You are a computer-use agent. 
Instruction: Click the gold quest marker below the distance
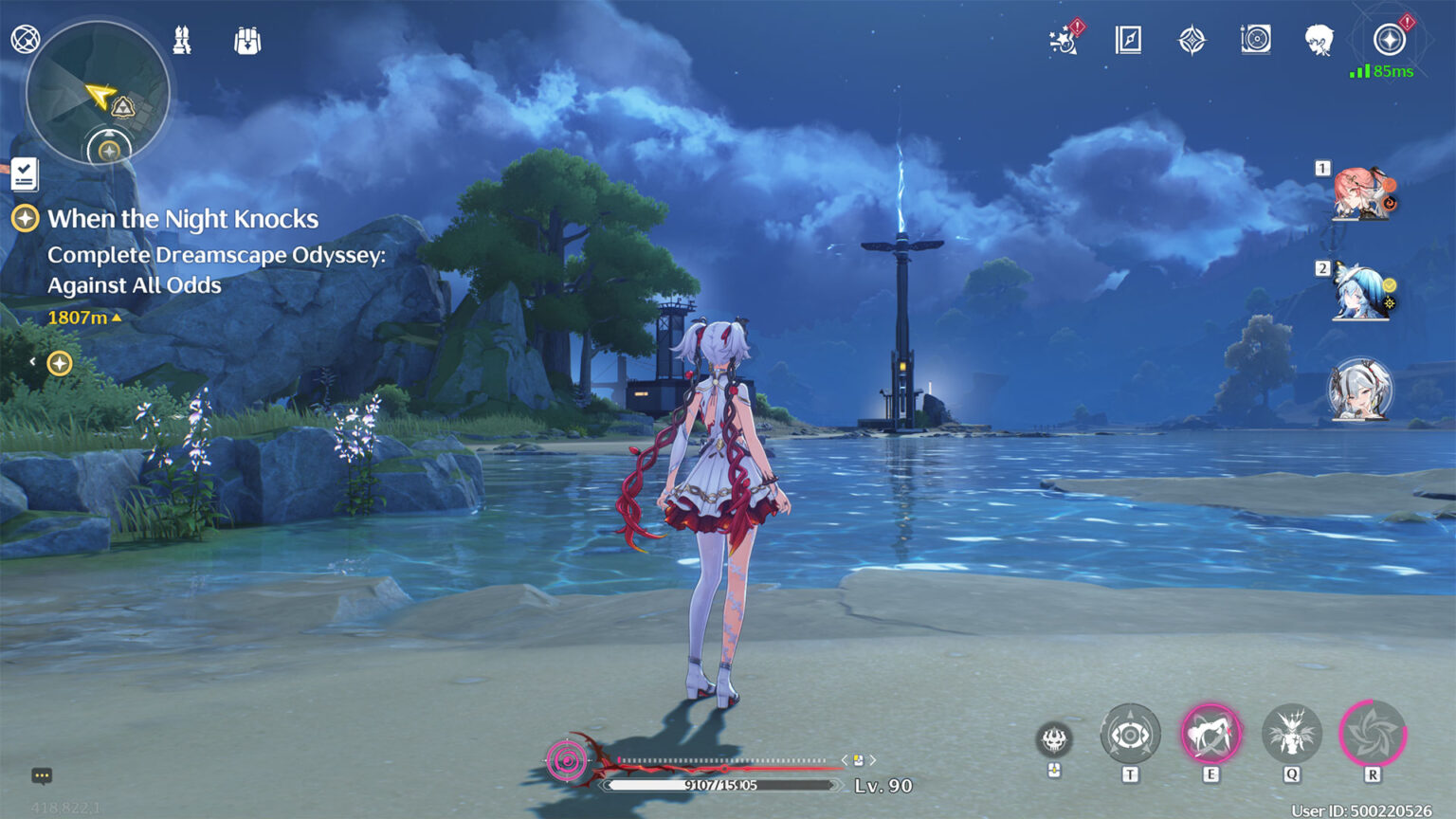point(60,363)
